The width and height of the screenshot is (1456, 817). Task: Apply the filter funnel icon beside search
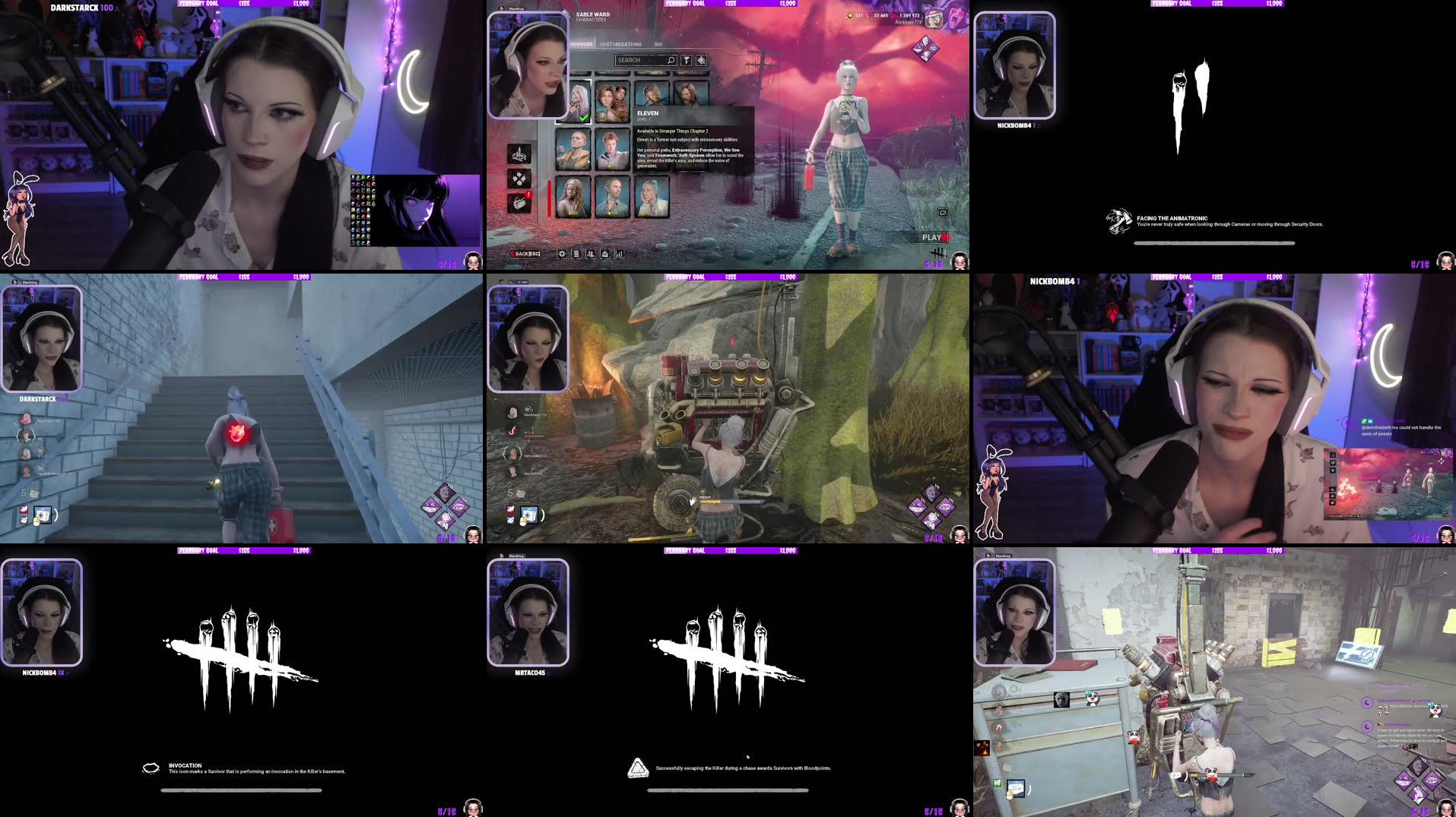click(687, 61)
